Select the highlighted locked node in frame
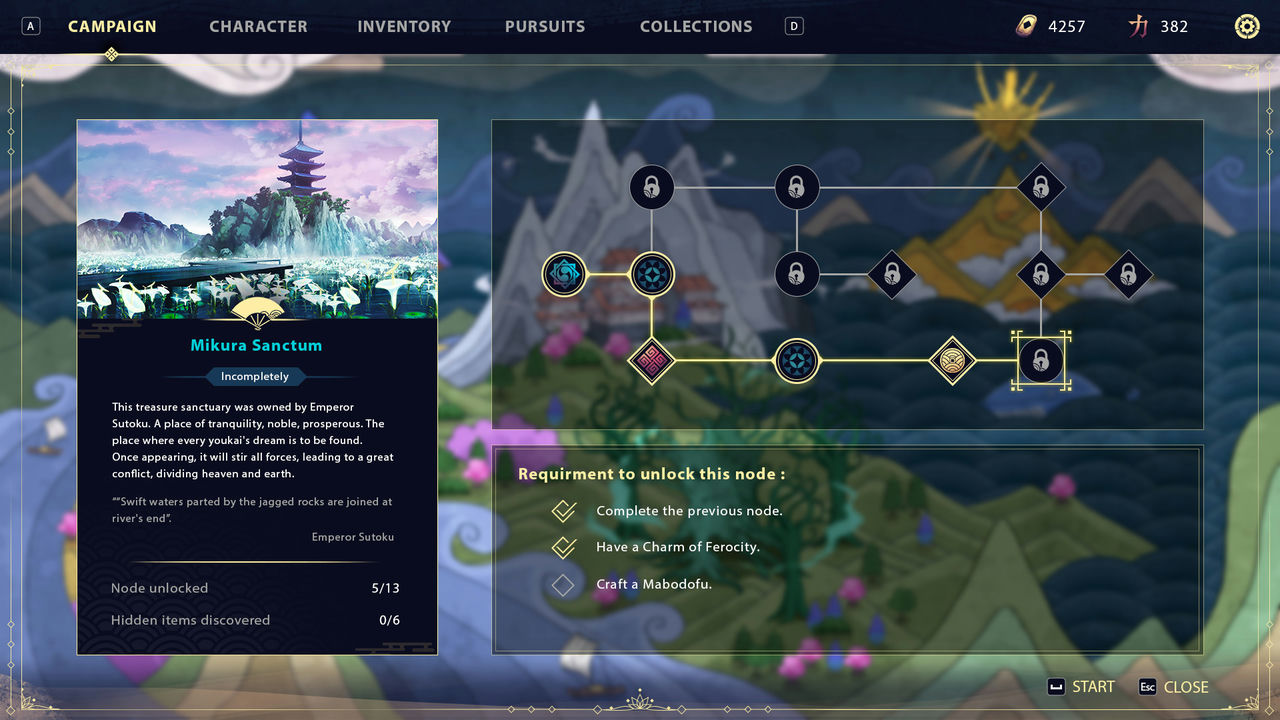This screenshot has height=720, width=1280. [x=1041, y=361]
